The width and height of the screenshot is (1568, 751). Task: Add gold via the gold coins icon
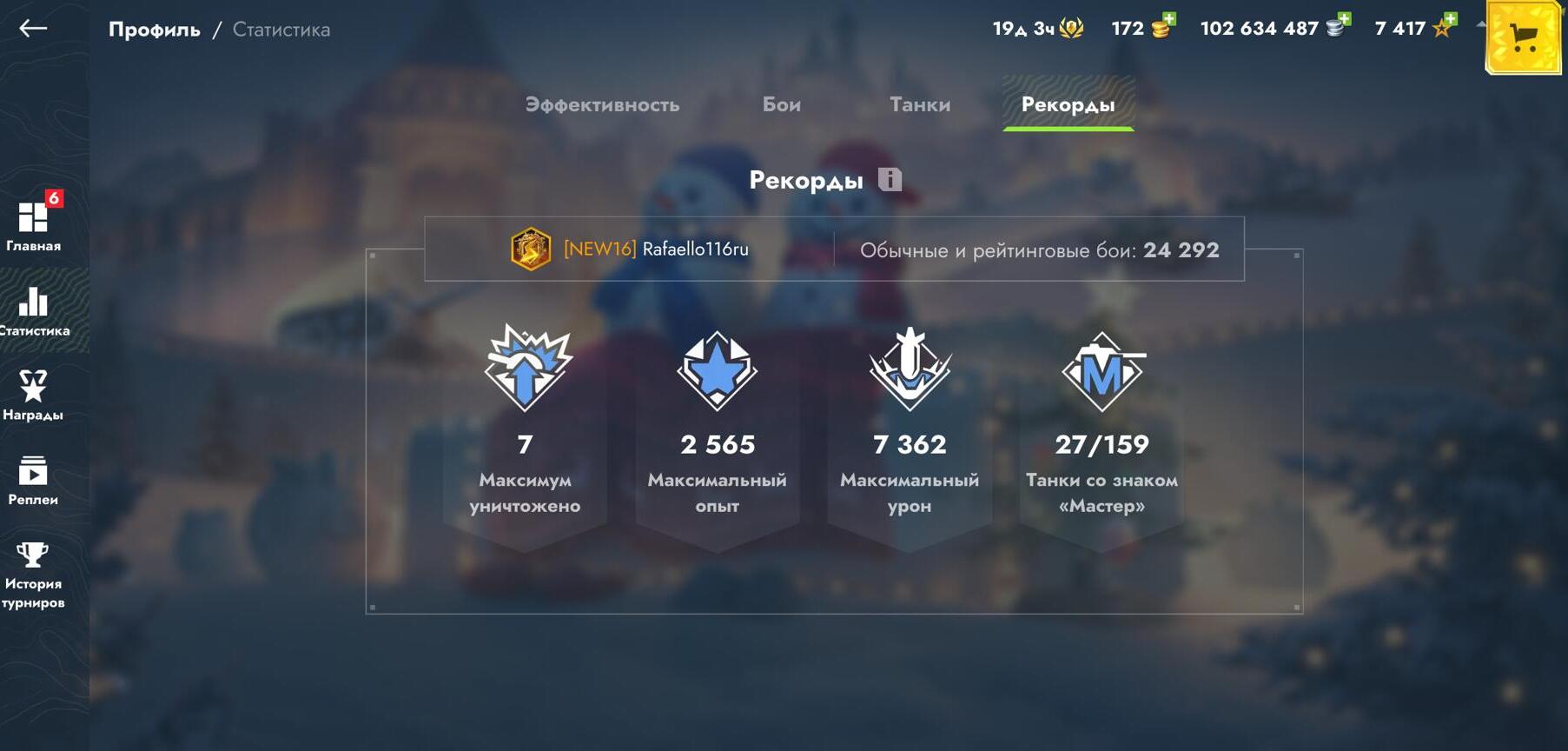coord(1161,27)
